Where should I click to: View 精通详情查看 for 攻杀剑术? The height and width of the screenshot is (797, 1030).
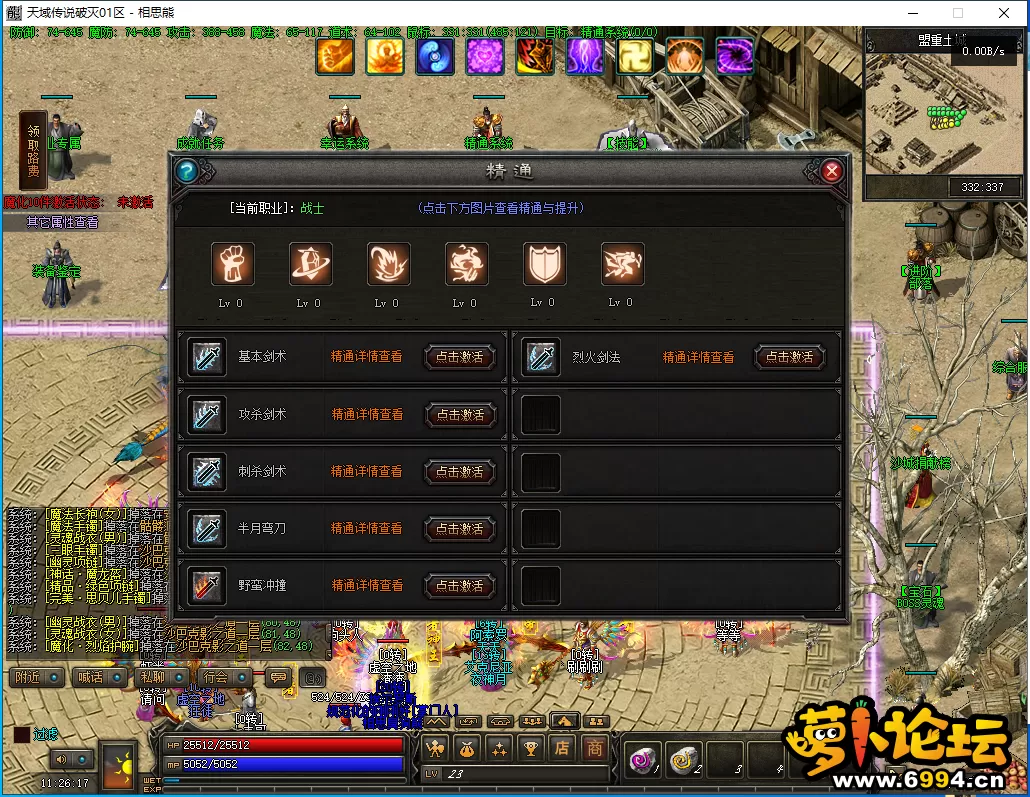[x=367, y=414]
